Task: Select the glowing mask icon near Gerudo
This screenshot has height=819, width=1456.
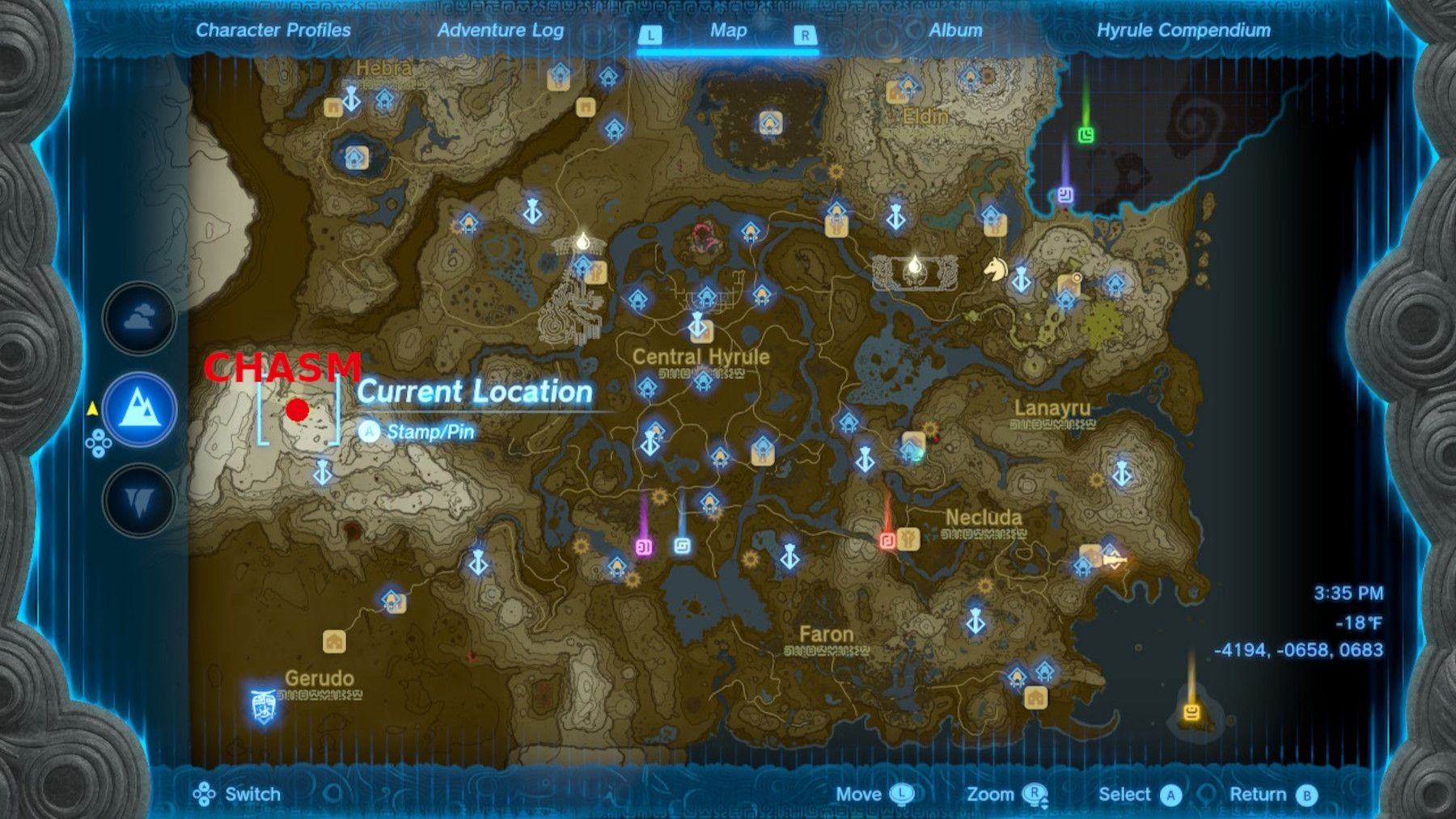Action: [x=263, y=706]
